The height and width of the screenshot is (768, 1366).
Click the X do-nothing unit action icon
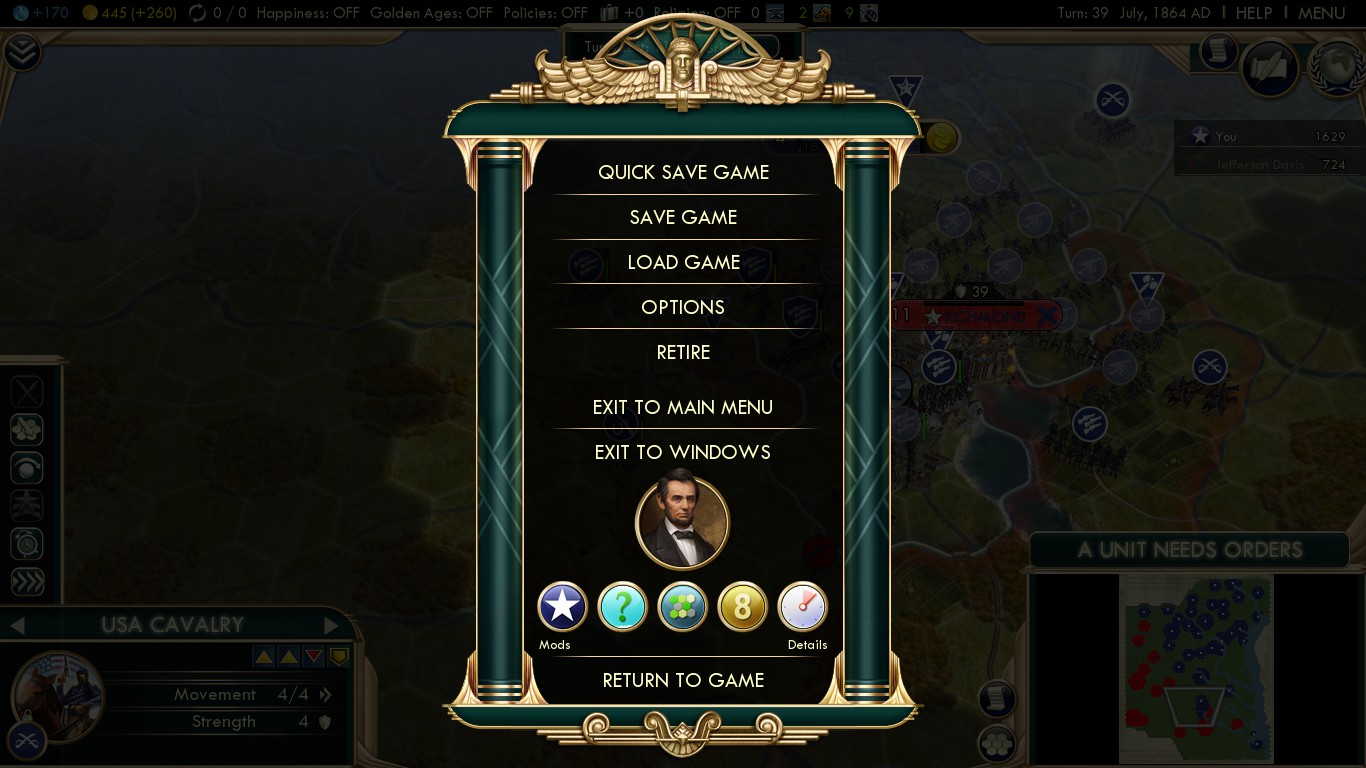(x=26, y=391)
